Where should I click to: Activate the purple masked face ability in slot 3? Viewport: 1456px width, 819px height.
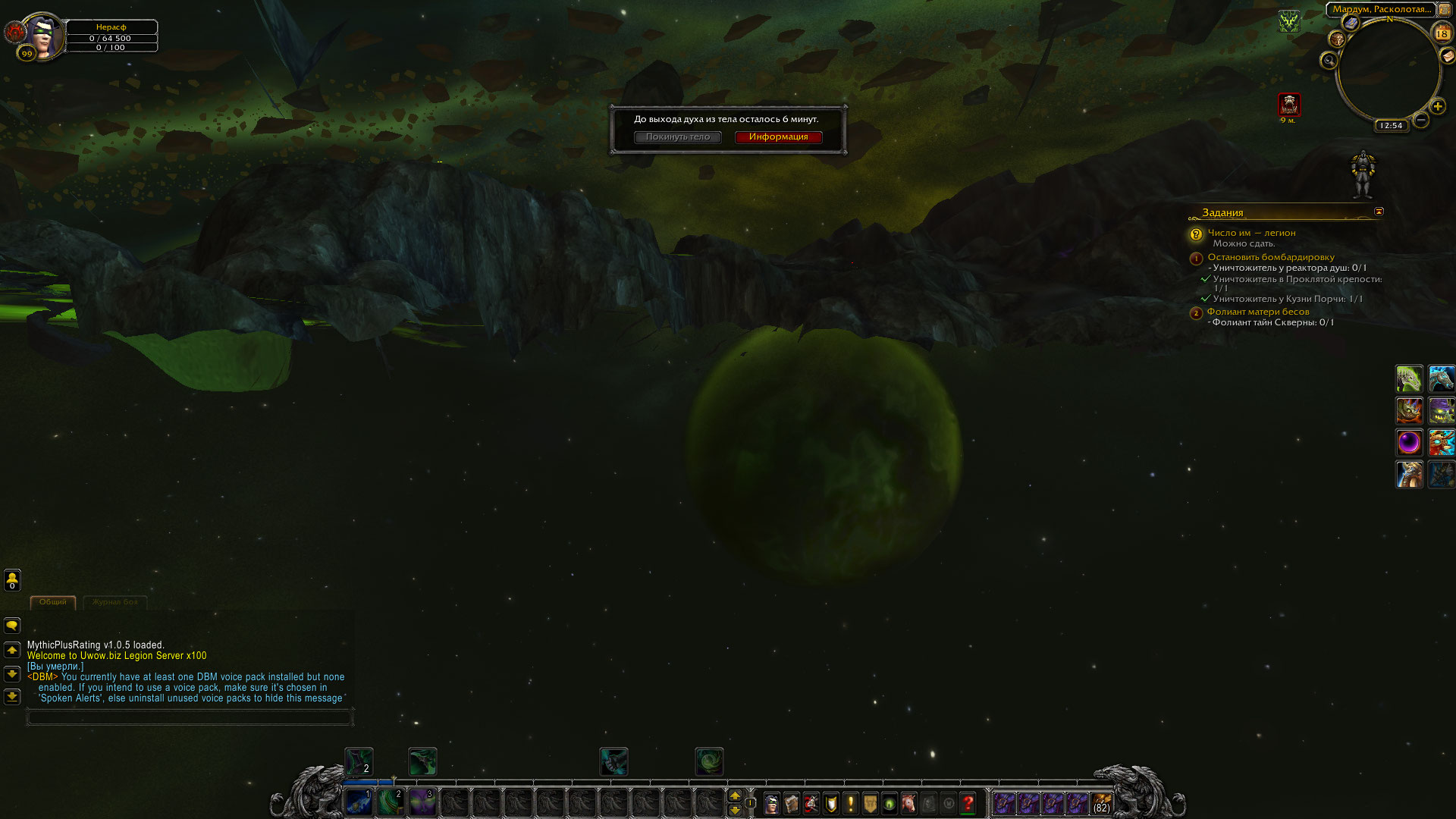(x=422, y=802)
